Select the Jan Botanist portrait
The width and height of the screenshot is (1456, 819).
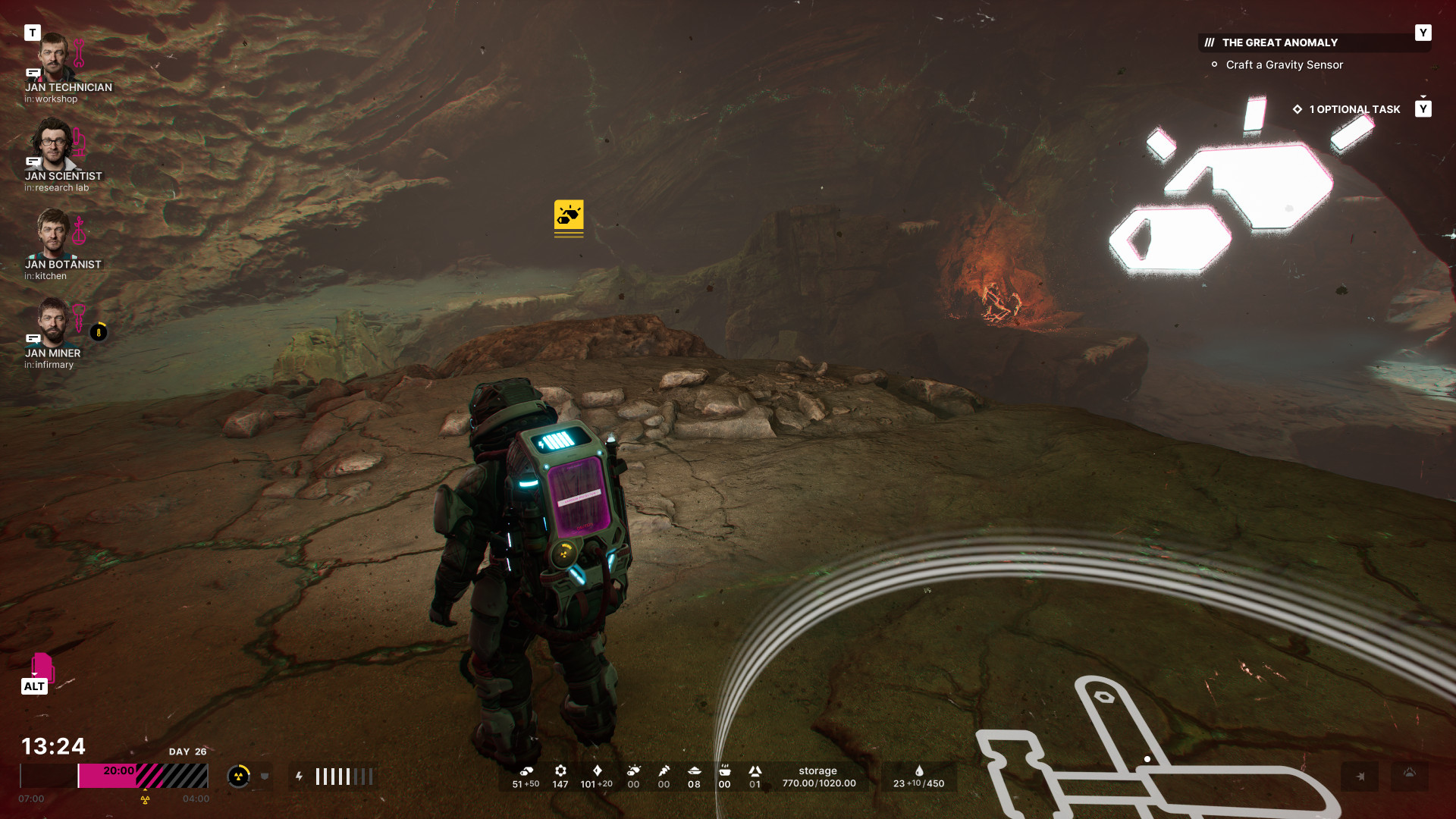tap(52, 234)
